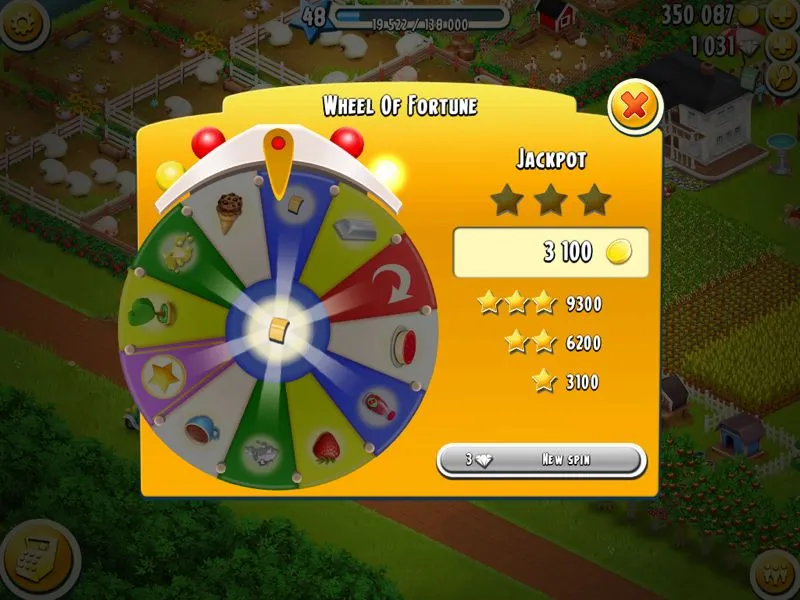Tap the level 48 star badge

click(x=314, y=17)
